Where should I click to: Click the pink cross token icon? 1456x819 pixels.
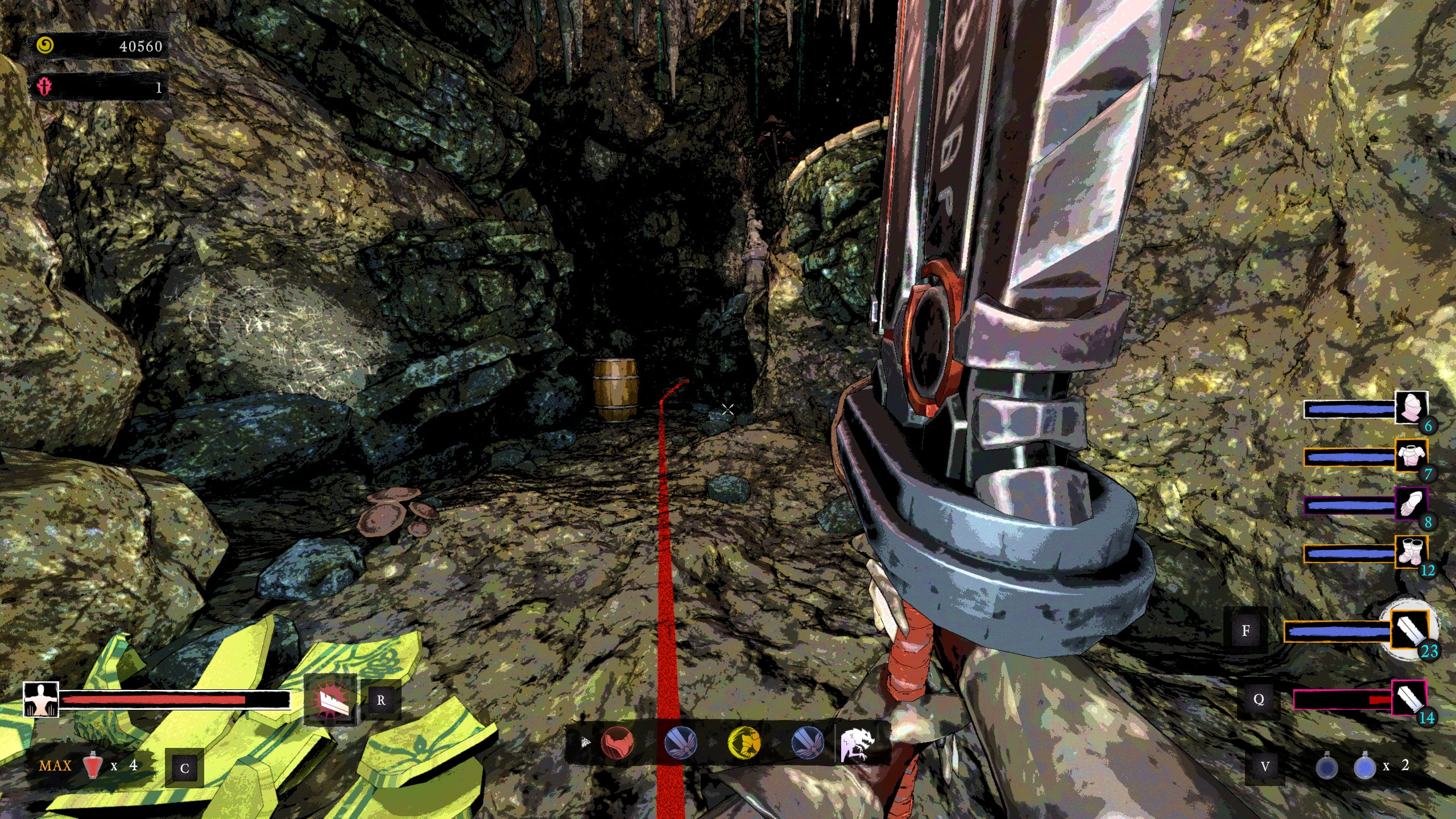click(x=44, y=86)
